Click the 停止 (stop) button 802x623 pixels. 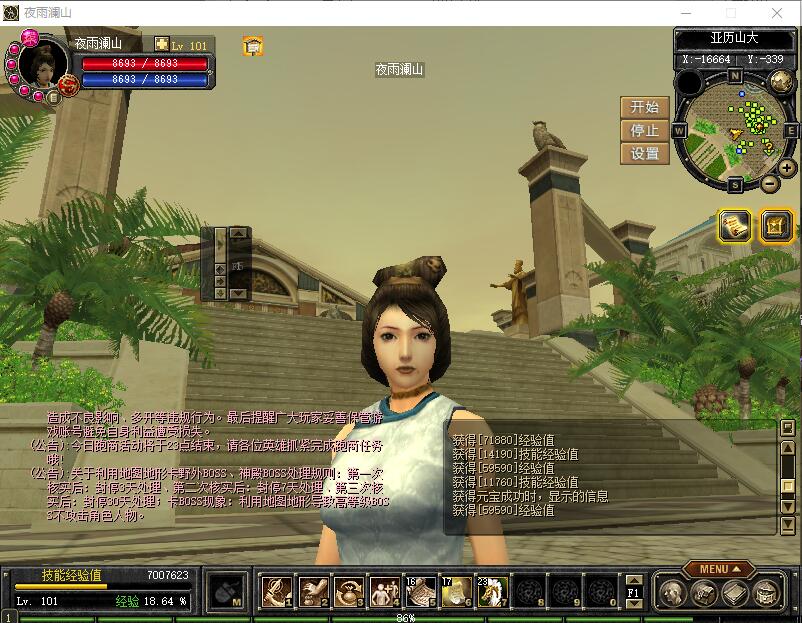point(645,130)
